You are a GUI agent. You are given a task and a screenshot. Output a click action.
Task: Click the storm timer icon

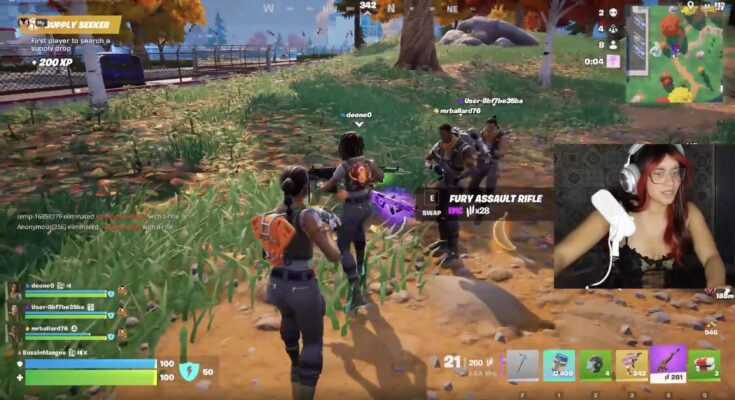(613, 61)
